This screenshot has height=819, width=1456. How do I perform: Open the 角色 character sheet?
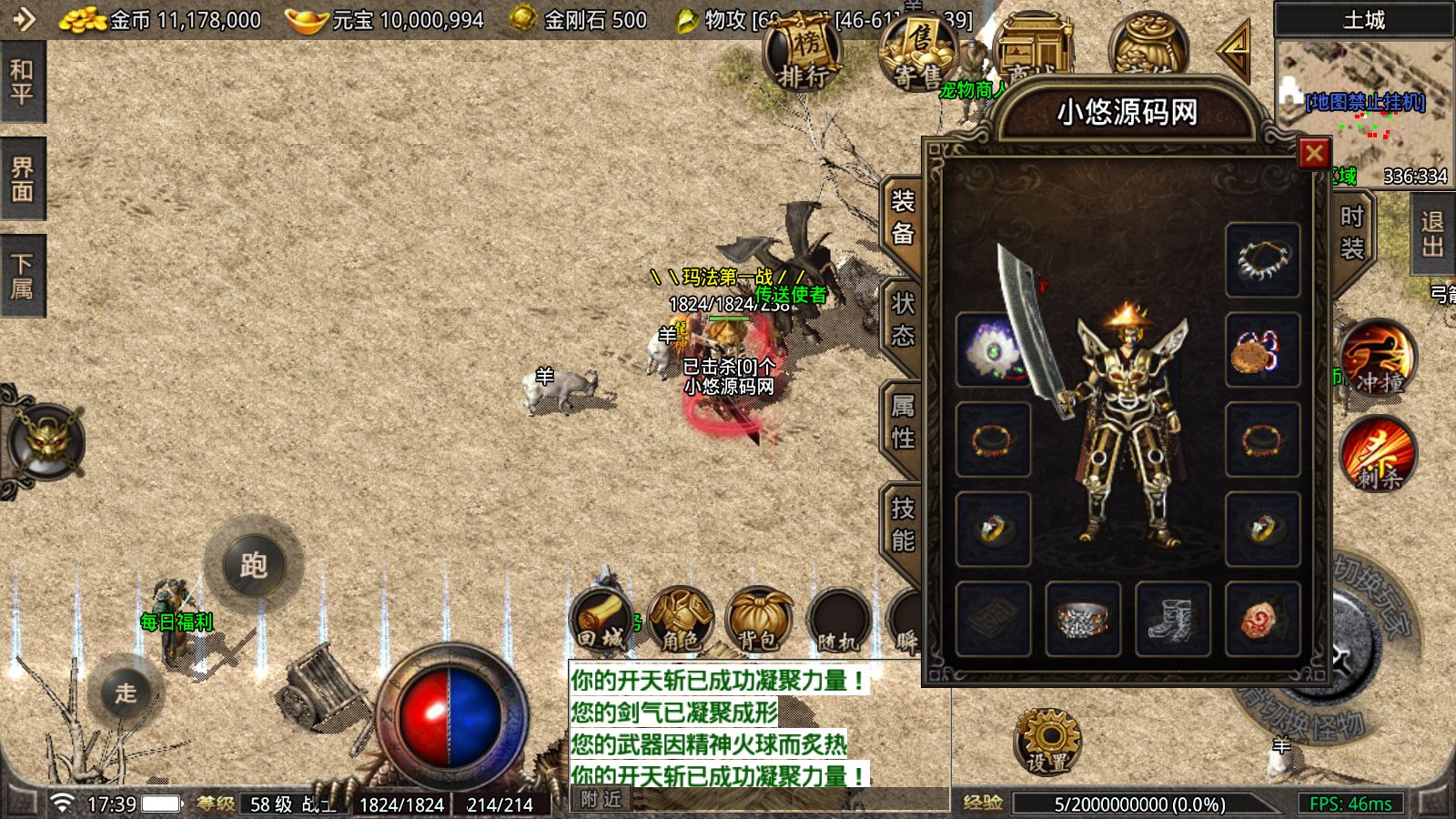[x=681, y=619]
